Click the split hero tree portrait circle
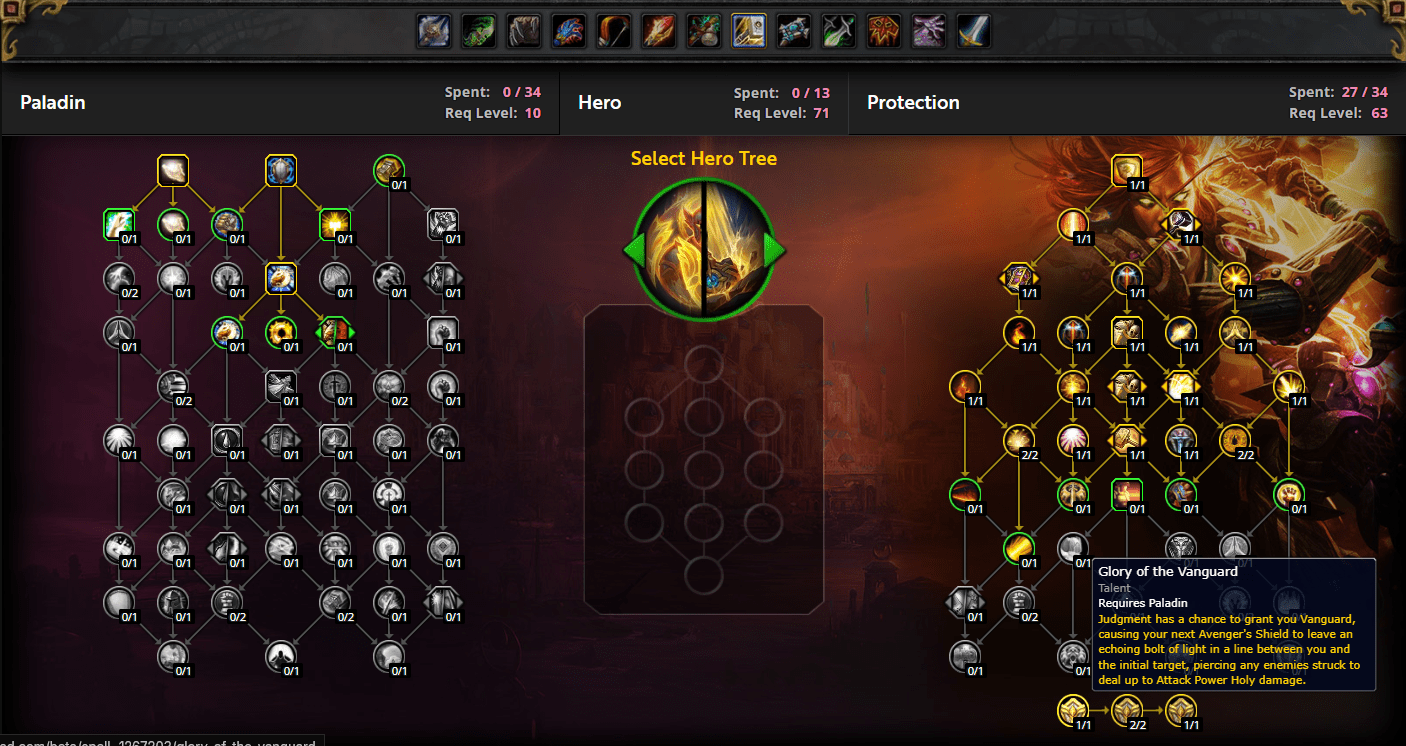Image resolution: width=1406 pixels, height=746 pixels. pos(703,248)
